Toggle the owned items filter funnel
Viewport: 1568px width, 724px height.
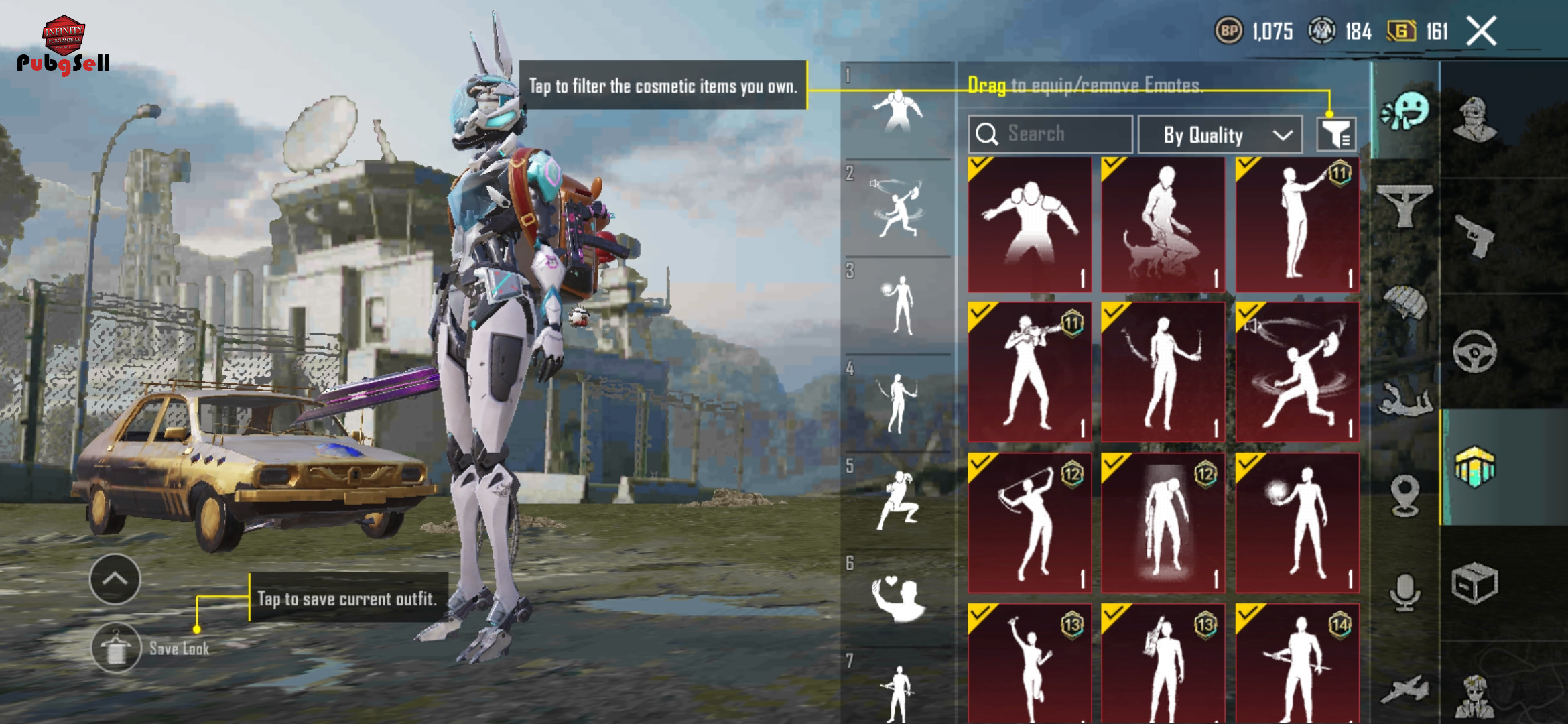tap(1335, 135)
